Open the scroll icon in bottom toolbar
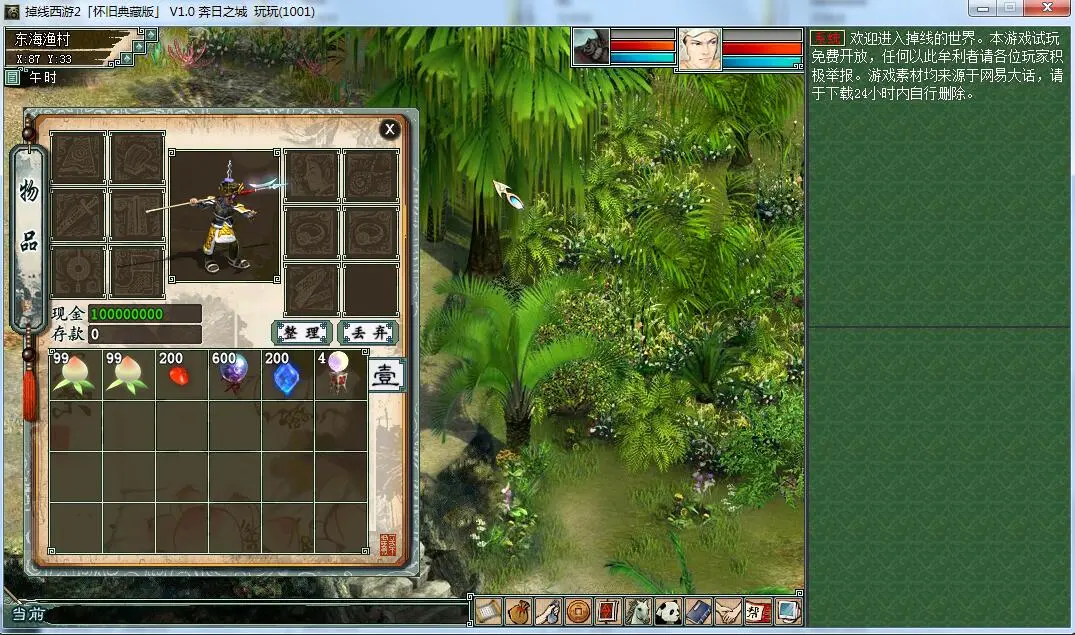The height and width of the screenshot is (635, 1075). click(x=488, y=611)
